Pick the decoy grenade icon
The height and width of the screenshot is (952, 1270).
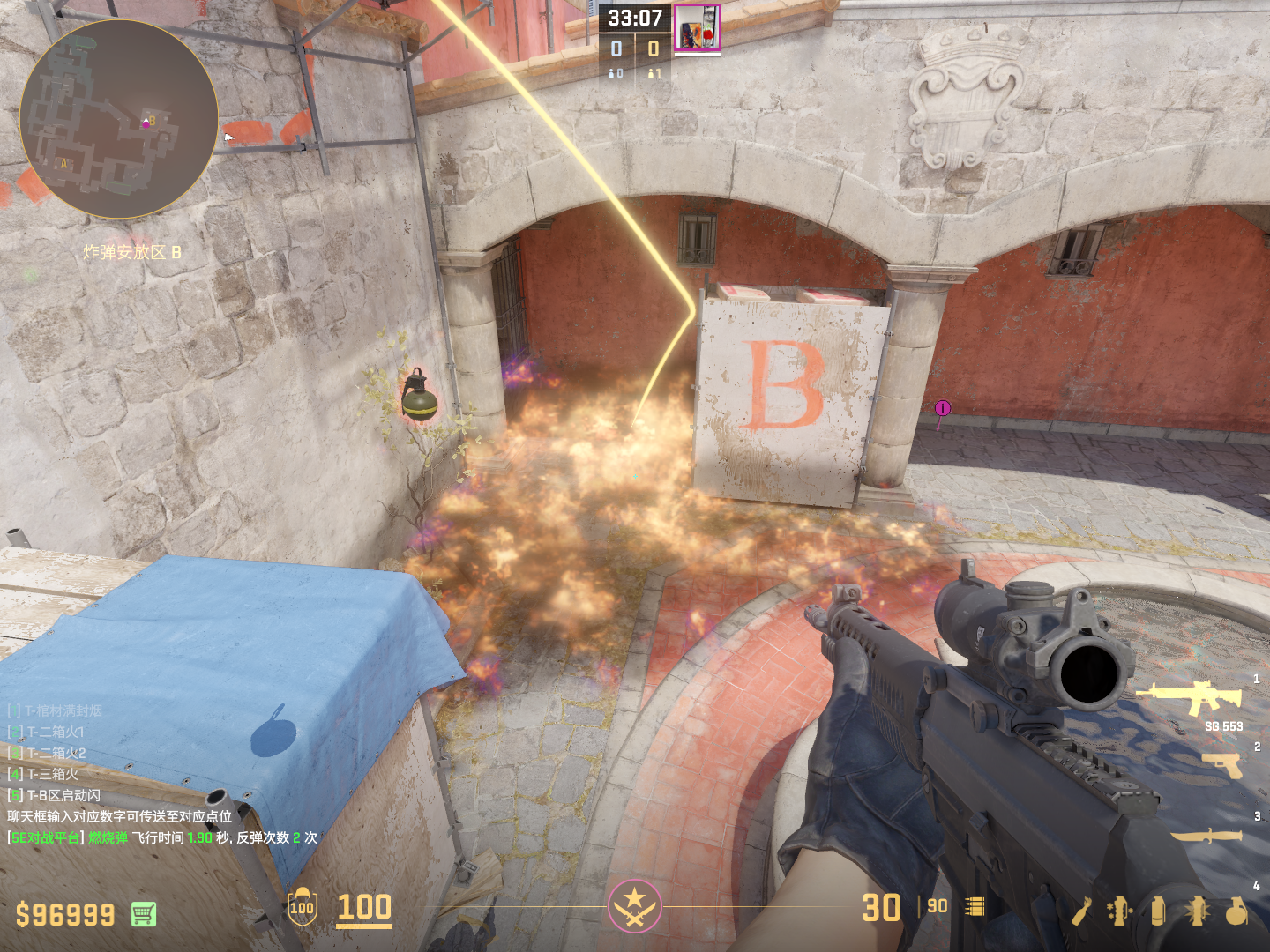(1119, 911)
